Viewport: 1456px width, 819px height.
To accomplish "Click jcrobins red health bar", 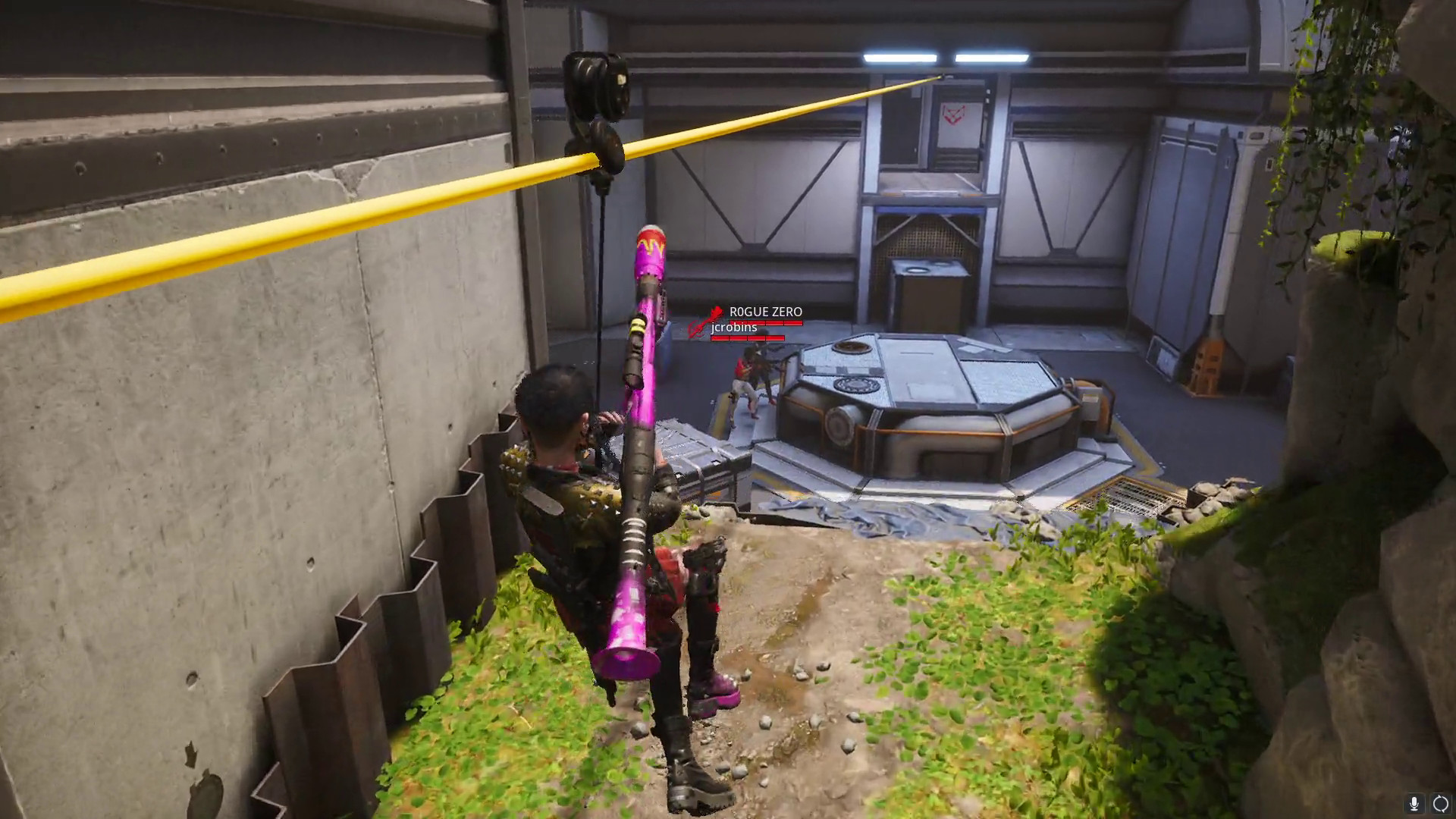I will 748,338.
